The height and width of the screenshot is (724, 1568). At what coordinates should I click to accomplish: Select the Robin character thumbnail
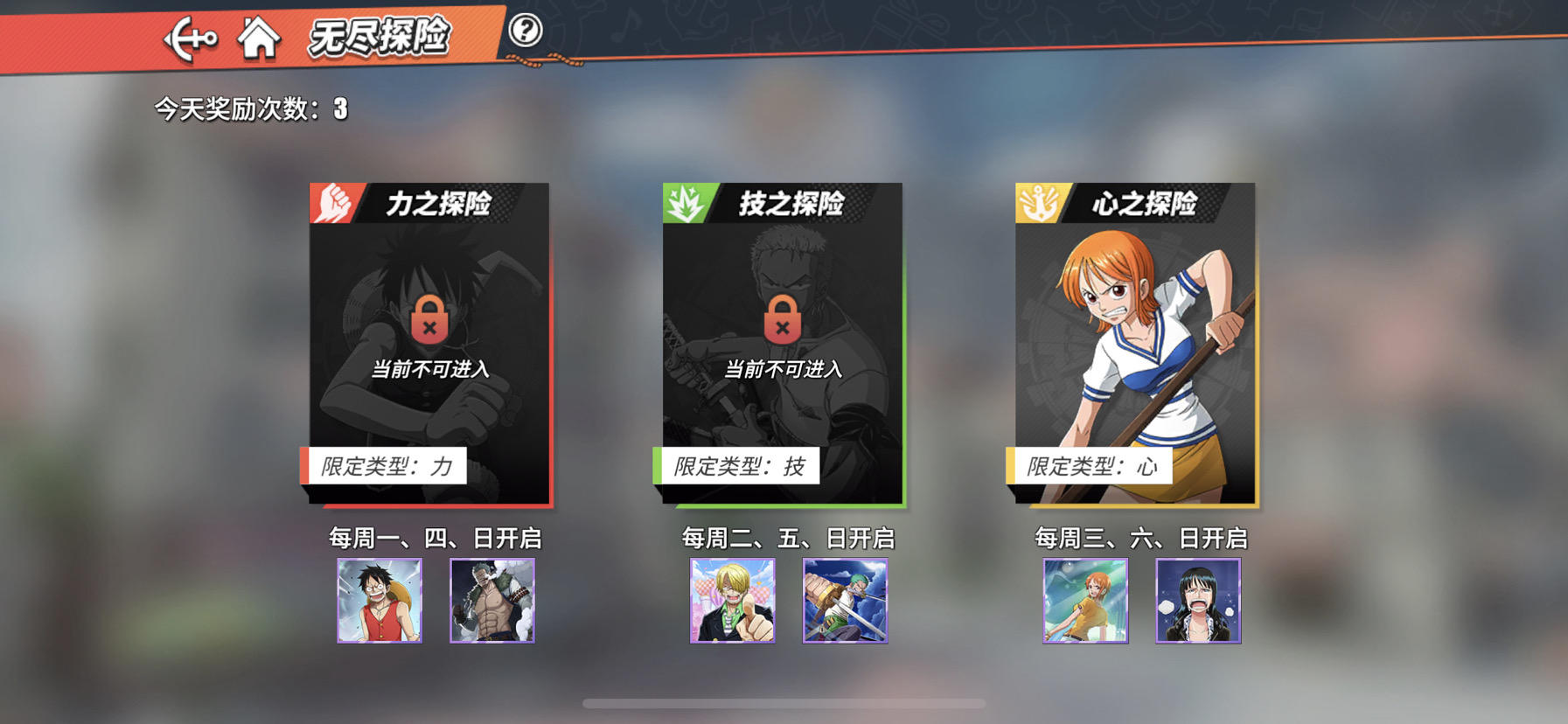tap(1199, 602)
